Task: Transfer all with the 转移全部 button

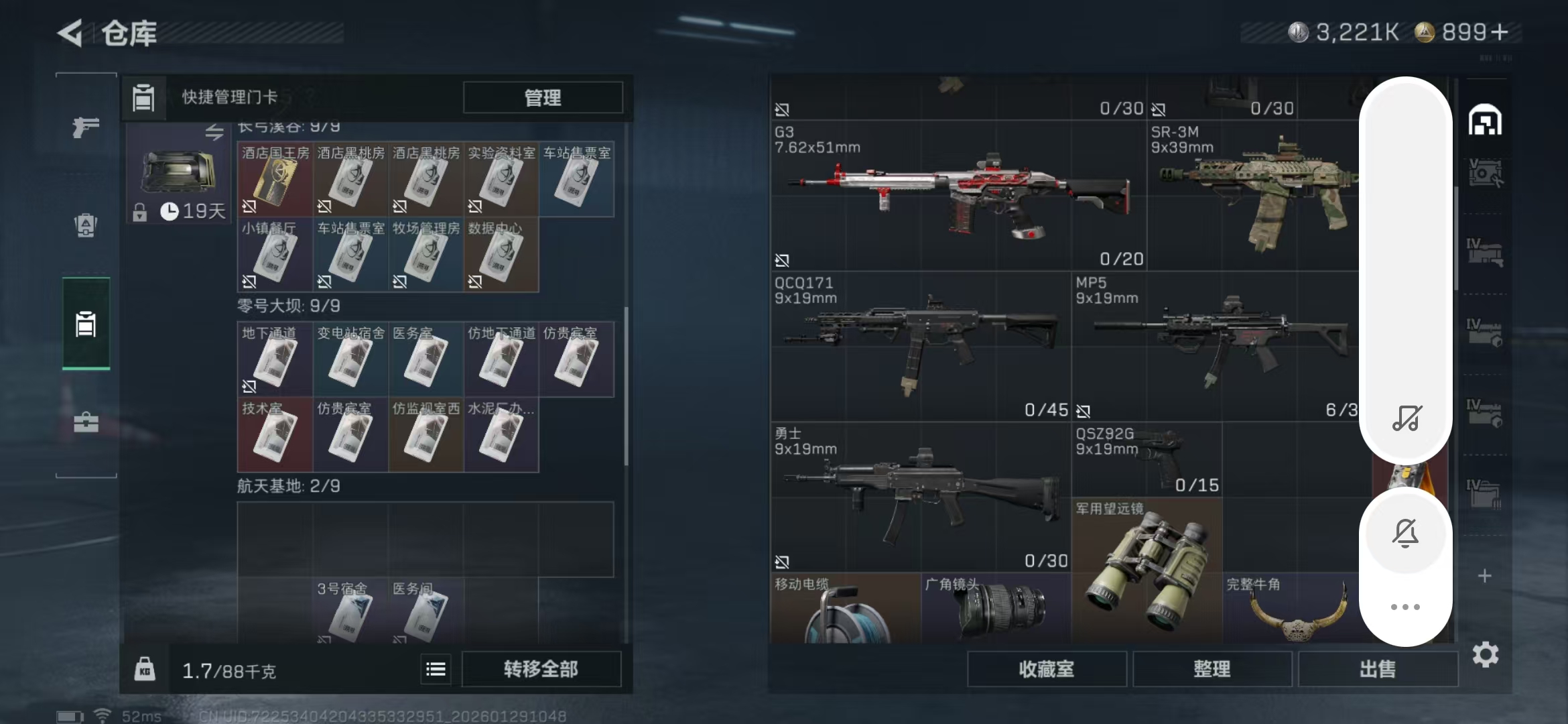Action: click(x=541, y=669)
